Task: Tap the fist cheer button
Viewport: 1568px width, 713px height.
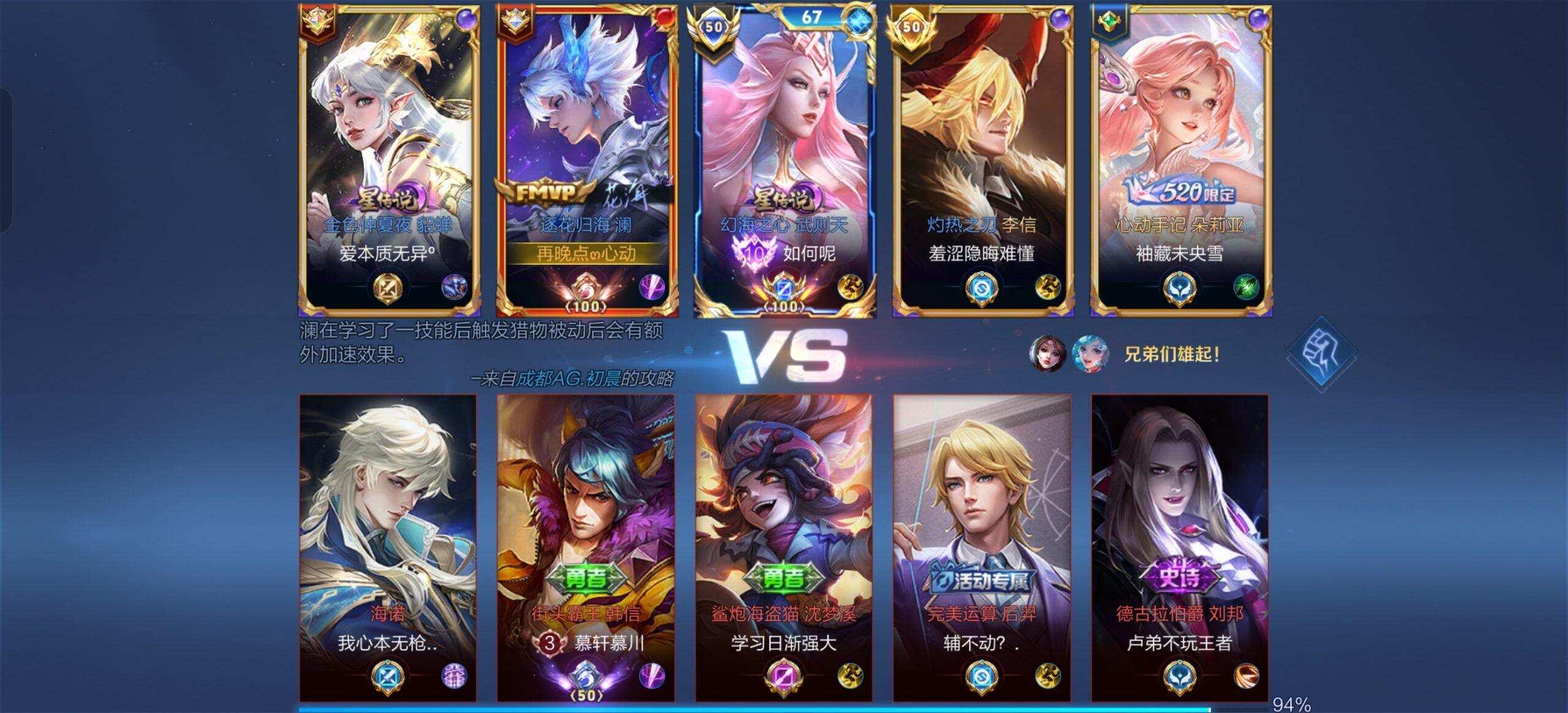Action: point(1321,354)
